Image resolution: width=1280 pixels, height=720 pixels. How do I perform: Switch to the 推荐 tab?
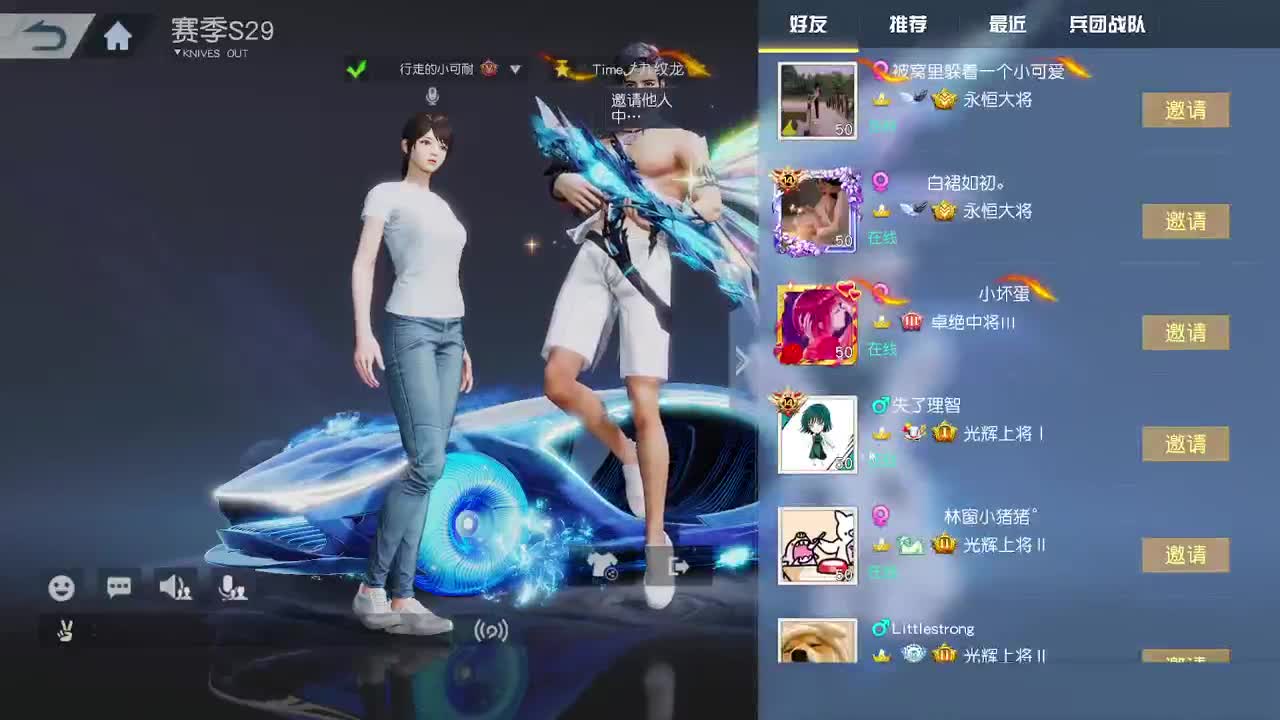pyautogui.click(x=906, y=25)
